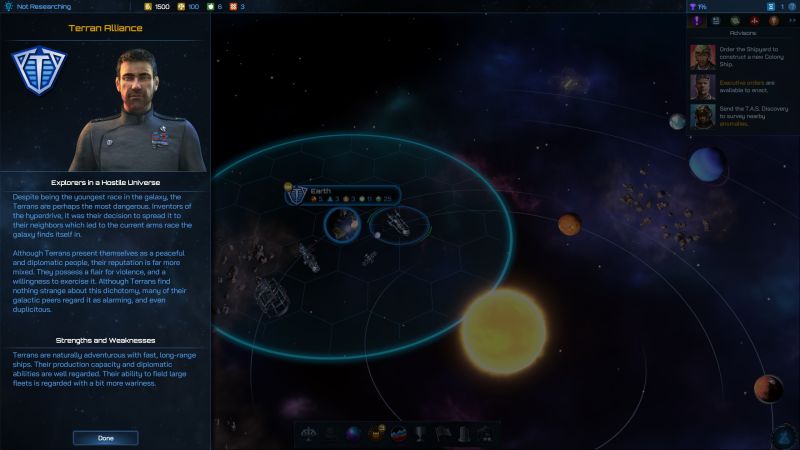800x450 pixels.
Task: Open the scales icon in bottom toolbar
Action: tap(310, 434)
